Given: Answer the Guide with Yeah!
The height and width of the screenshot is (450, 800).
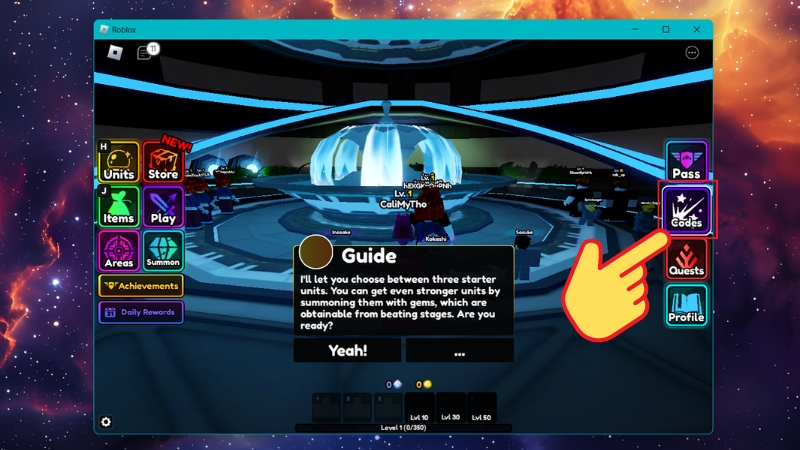Looking at the screenshot, I should (348, 351).
